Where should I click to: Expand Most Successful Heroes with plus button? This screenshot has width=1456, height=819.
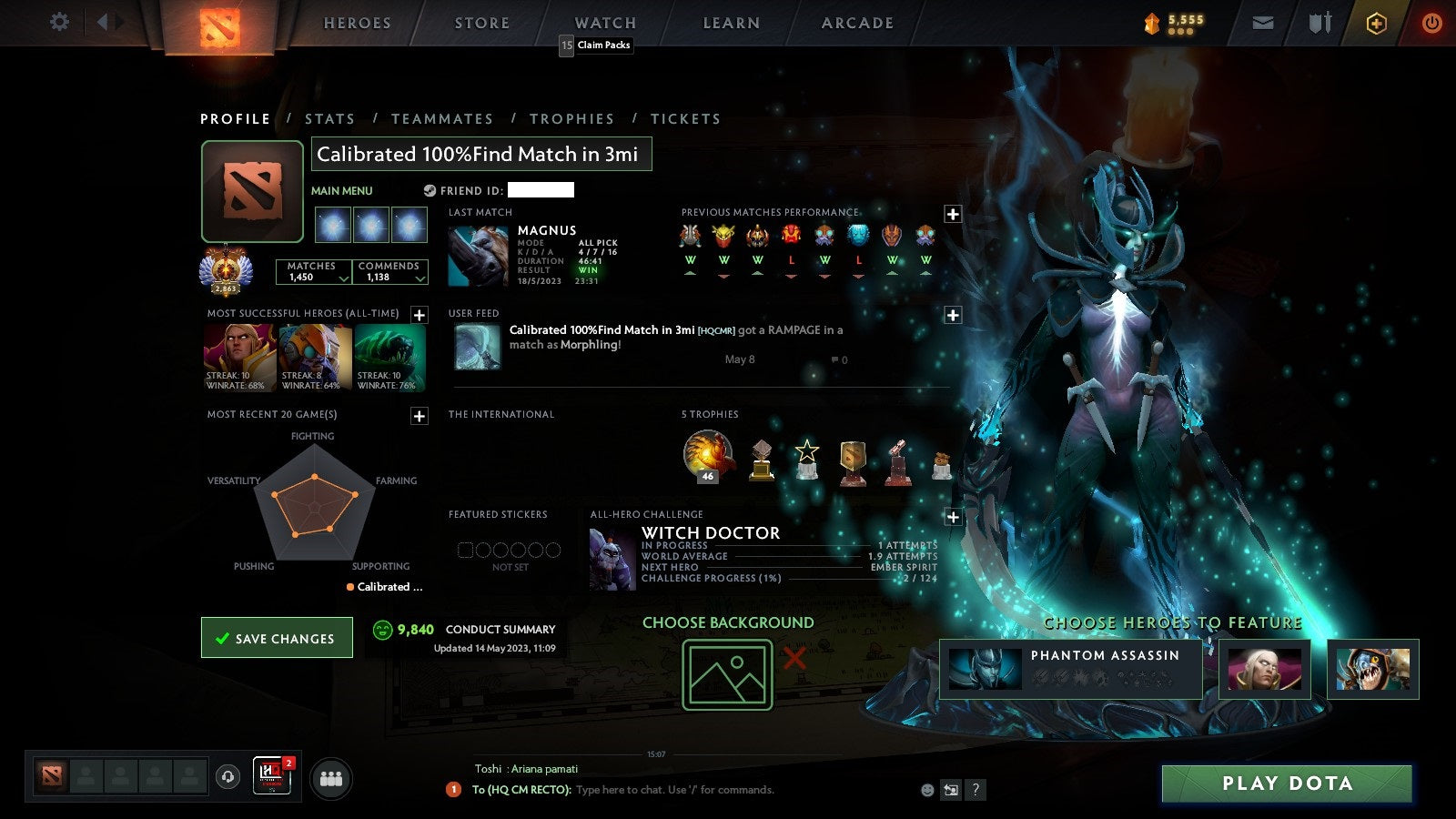[x=419, y=315]
